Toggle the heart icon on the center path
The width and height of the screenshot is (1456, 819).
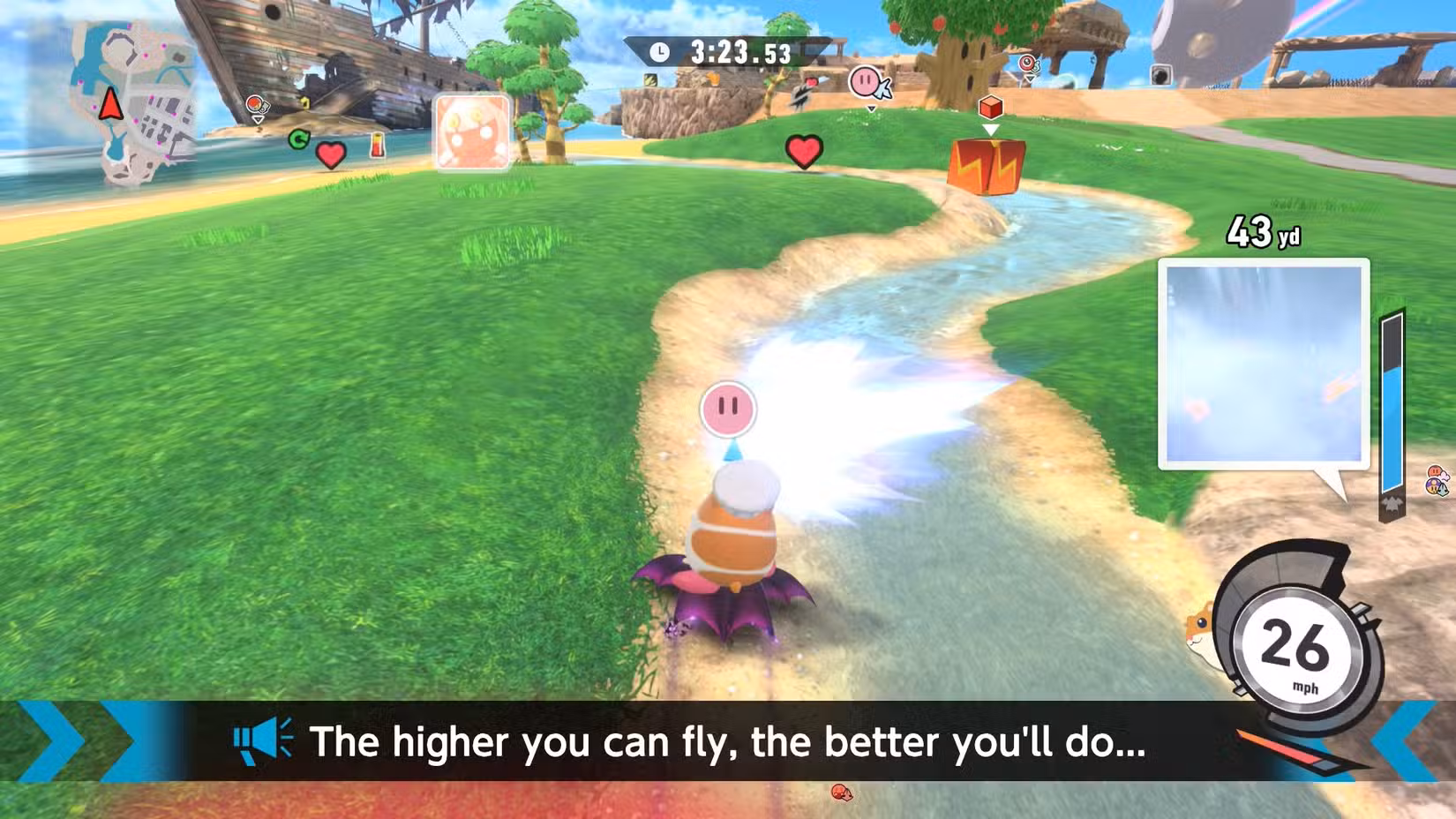pos(803,149)
